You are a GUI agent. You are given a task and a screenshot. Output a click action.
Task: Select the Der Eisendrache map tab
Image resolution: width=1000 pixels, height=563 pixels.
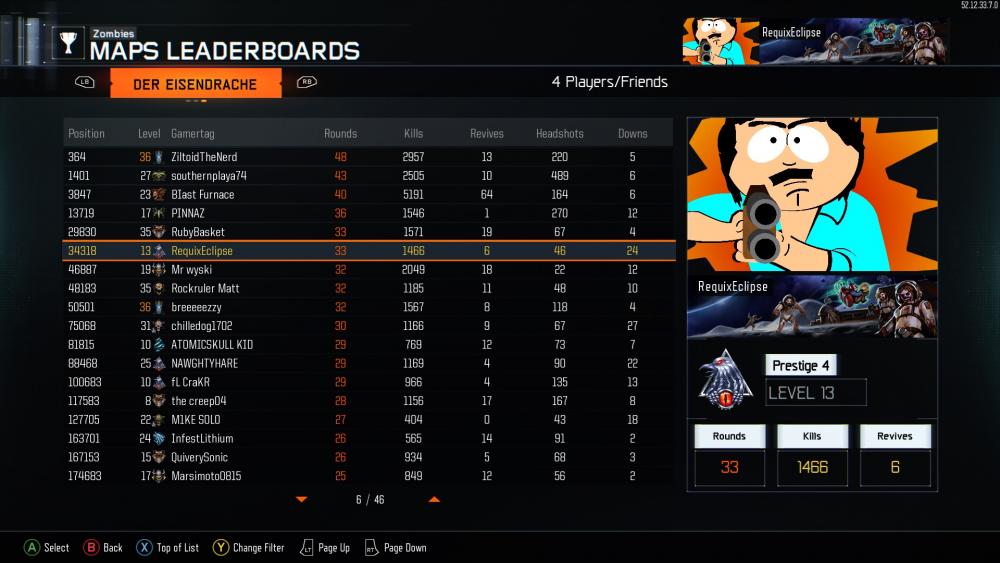point(195,84)
